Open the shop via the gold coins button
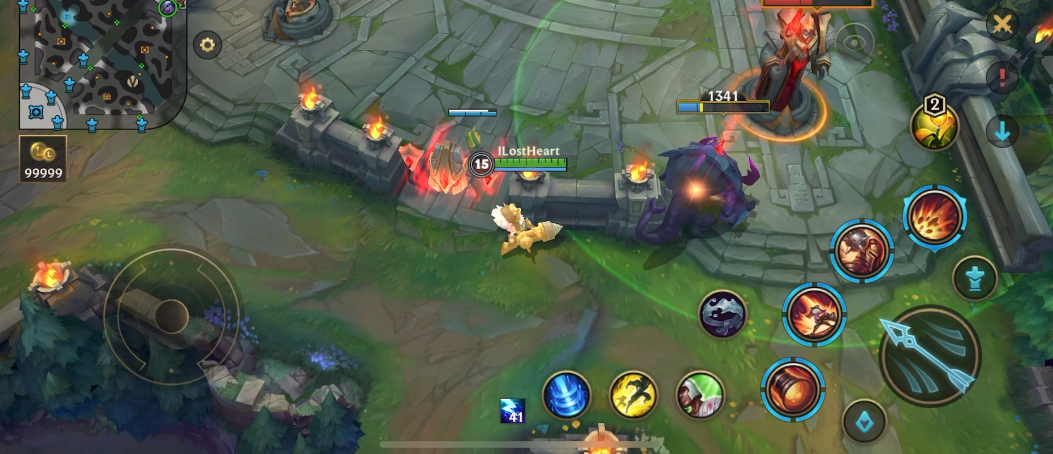The image size is (1053, 454). tap(43, 159)
